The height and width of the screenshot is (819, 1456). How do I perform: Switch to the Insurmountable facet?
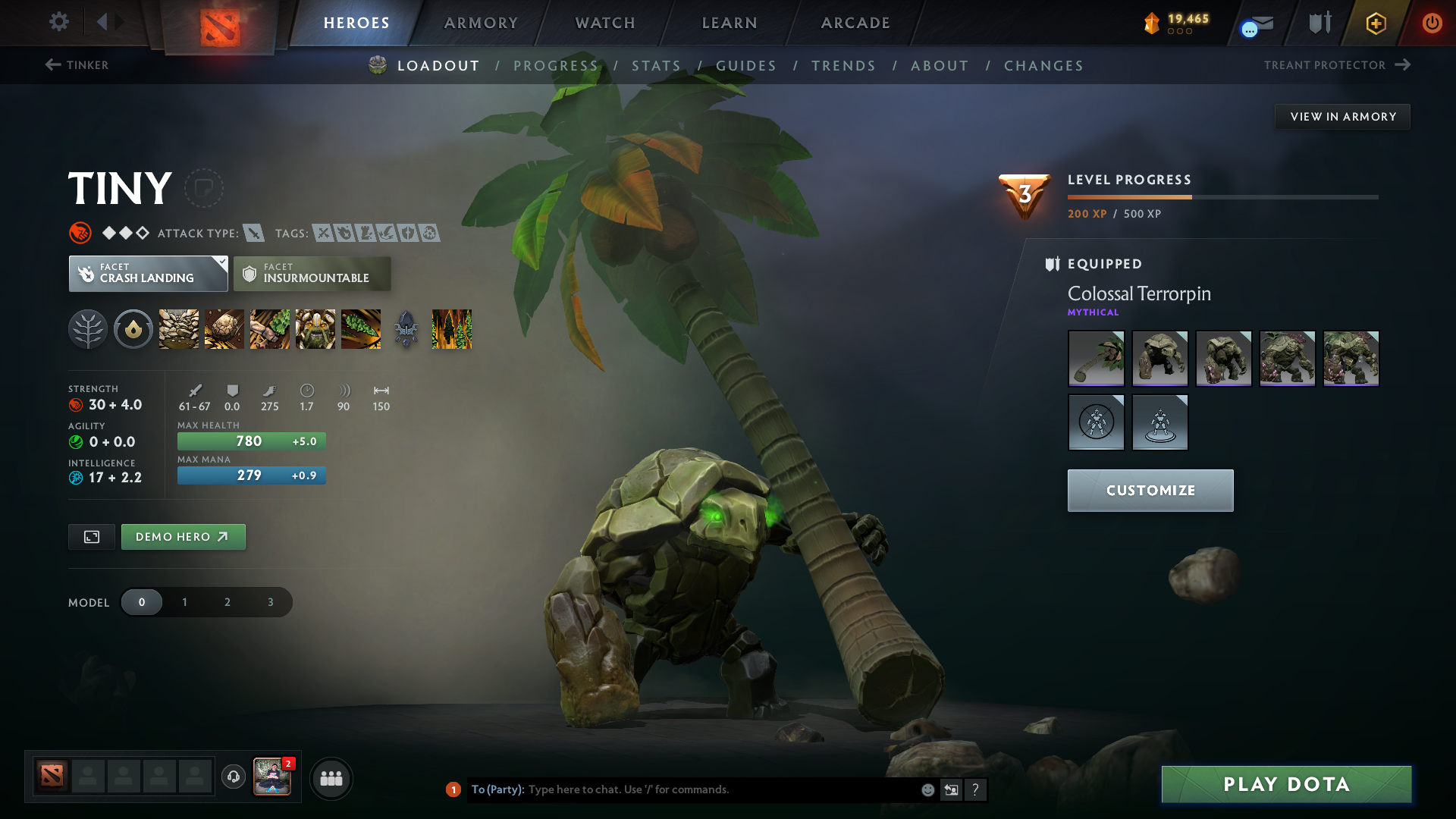pyautogui.click(x=312, y=274)
